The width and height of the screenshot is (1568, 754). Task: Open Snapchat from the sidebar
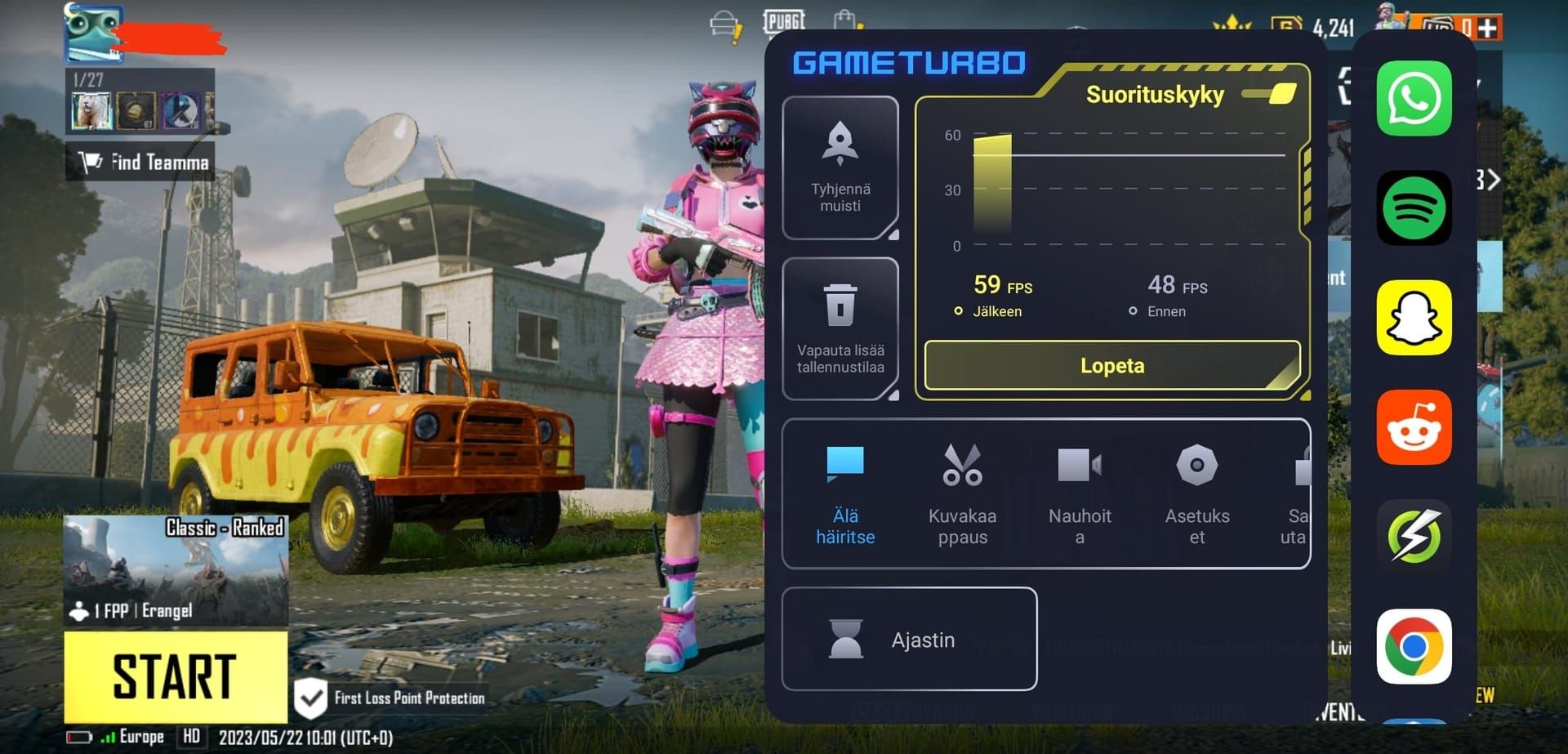coord(1414,319)
